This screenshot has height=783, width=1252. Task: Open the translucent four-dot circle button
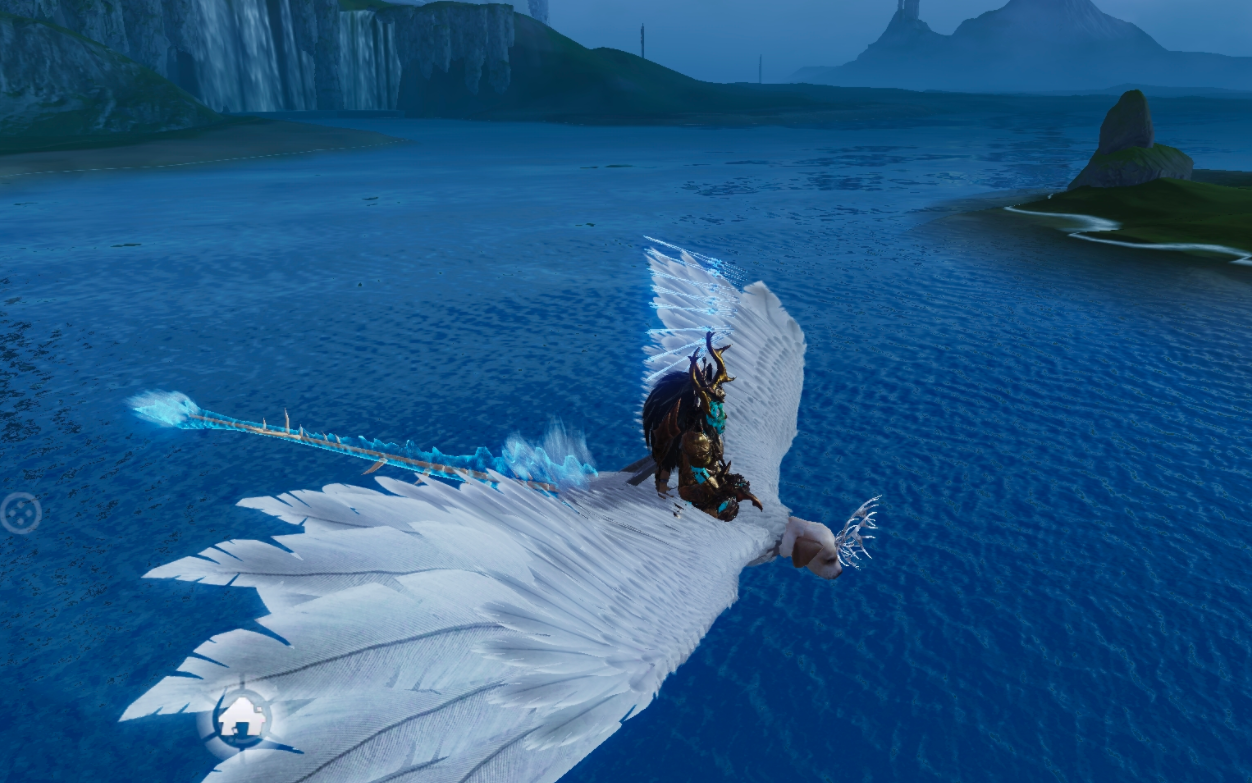click(19, 513)
